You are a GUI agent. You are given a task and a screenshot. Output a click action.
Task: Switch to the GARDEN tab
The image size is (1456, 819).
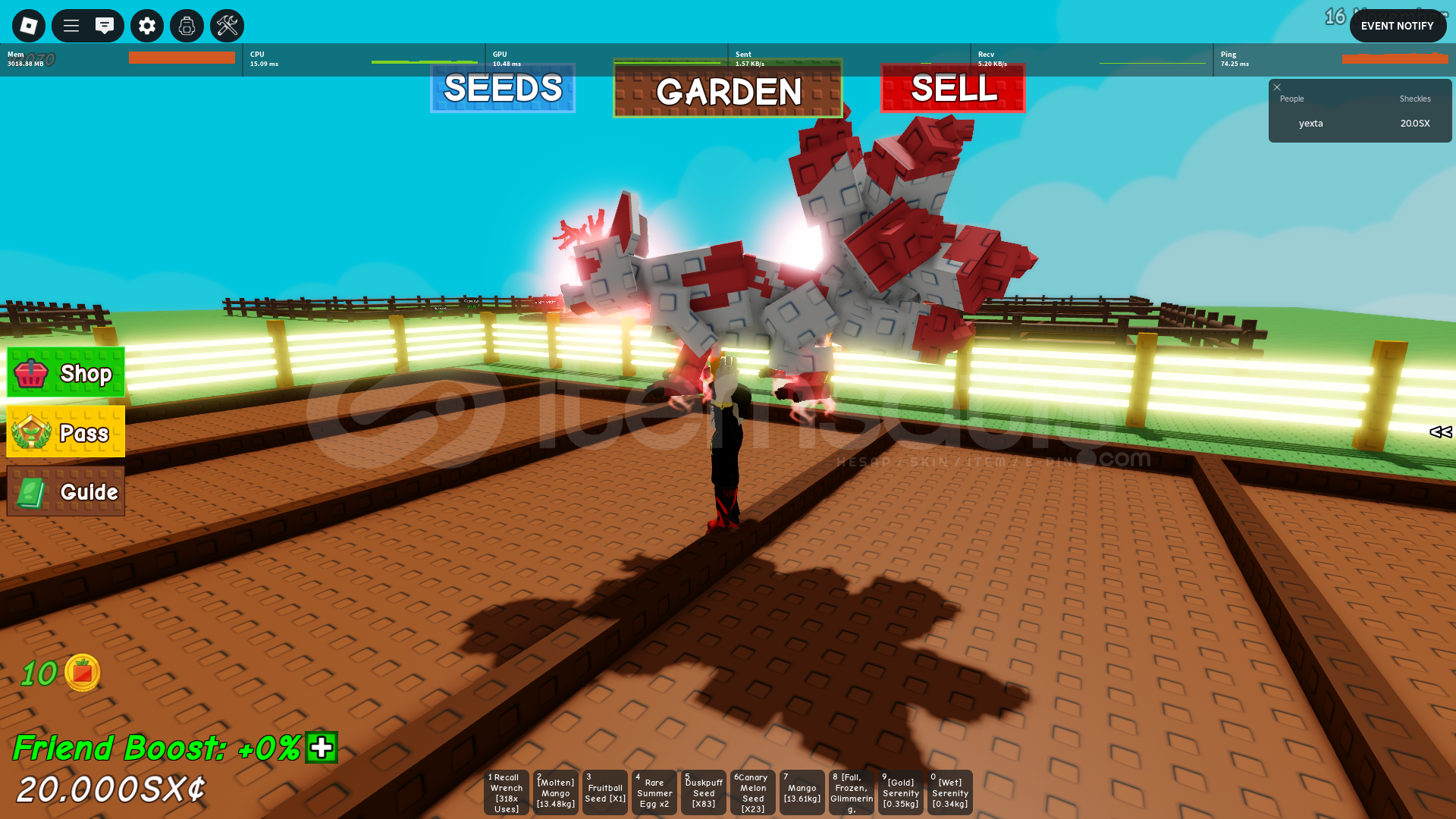[727, 91]
